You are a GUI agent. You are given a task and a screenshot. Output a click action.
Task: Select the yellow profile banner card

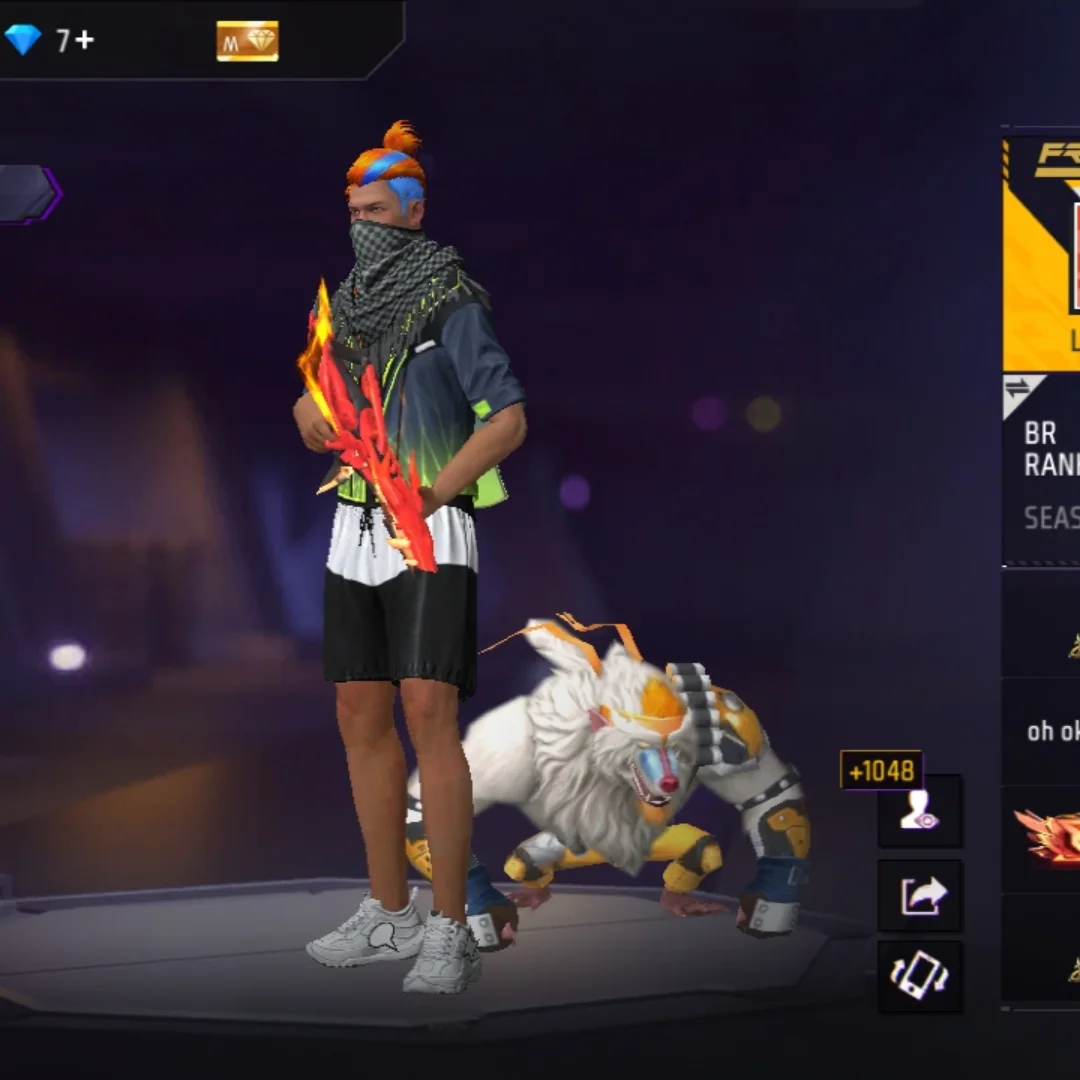point(1042,255)
